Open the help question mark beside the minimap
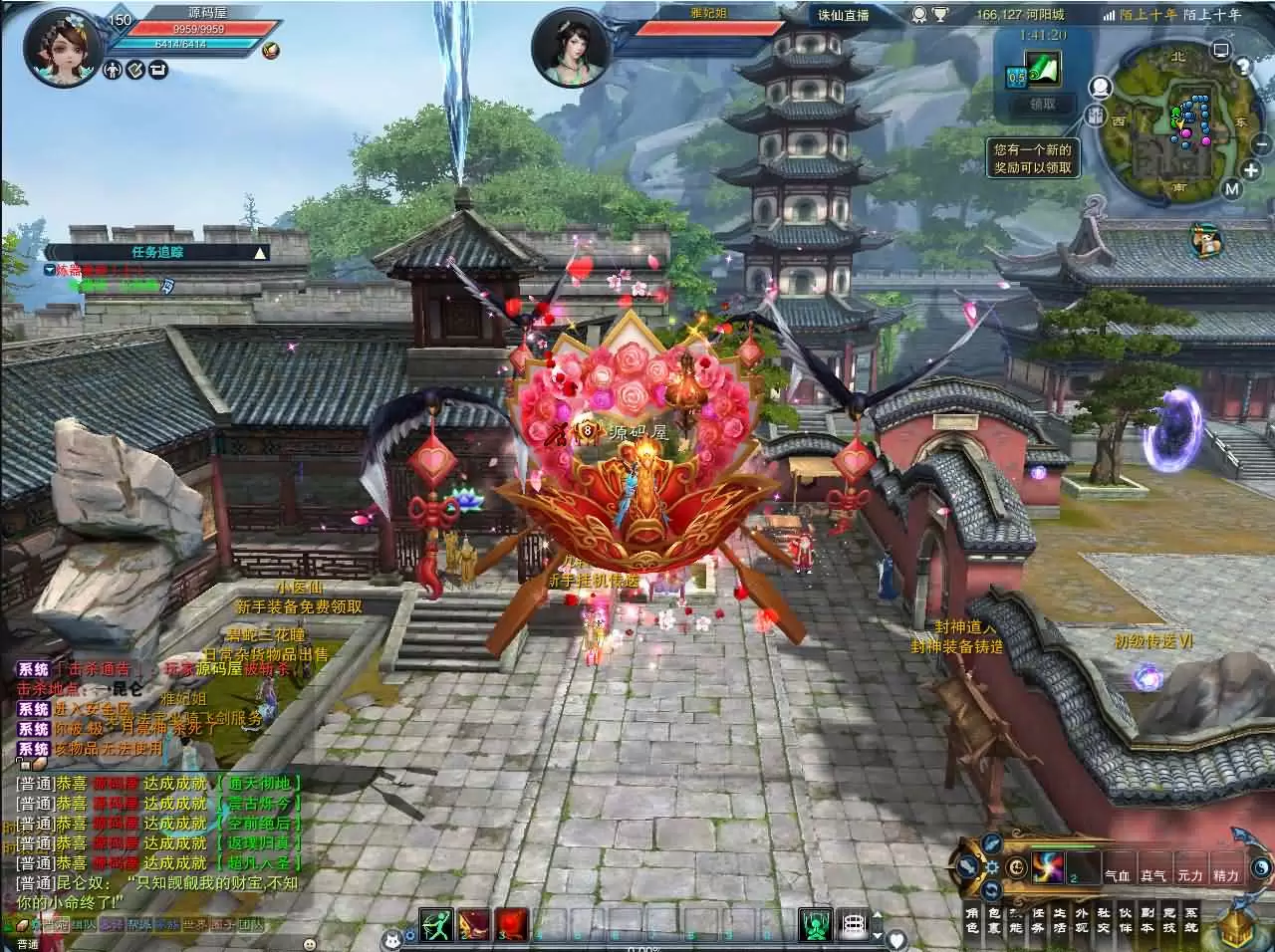 [x=1243, y=65]
